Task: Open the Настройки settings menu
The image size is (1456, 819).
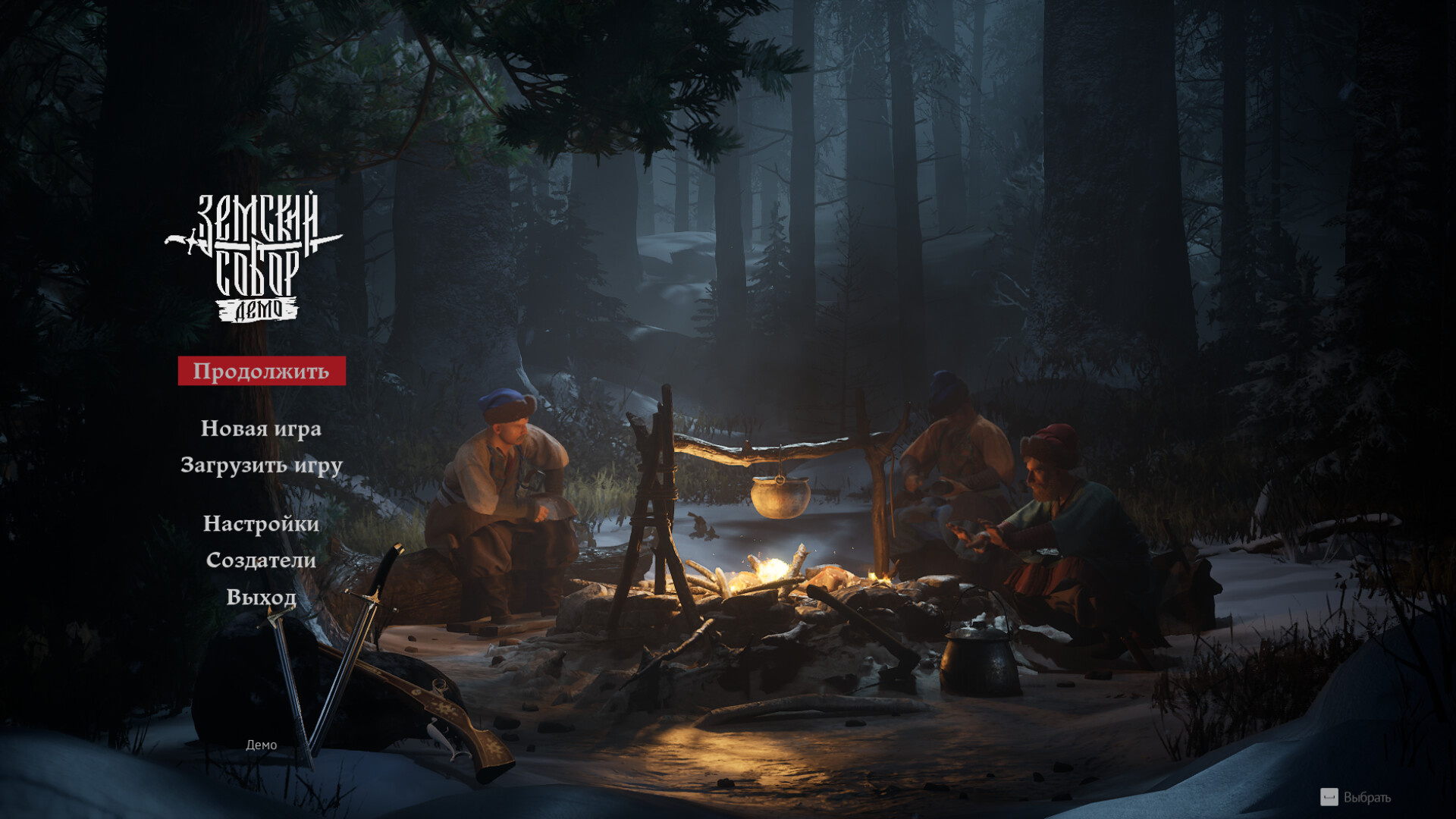Action: pyautogui.click(x=261, y=524)
